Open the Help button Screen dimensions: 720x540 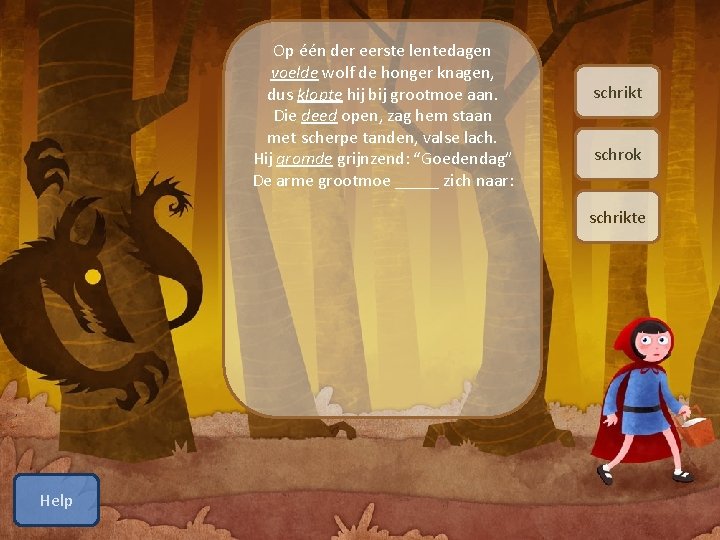click(56, 500)
